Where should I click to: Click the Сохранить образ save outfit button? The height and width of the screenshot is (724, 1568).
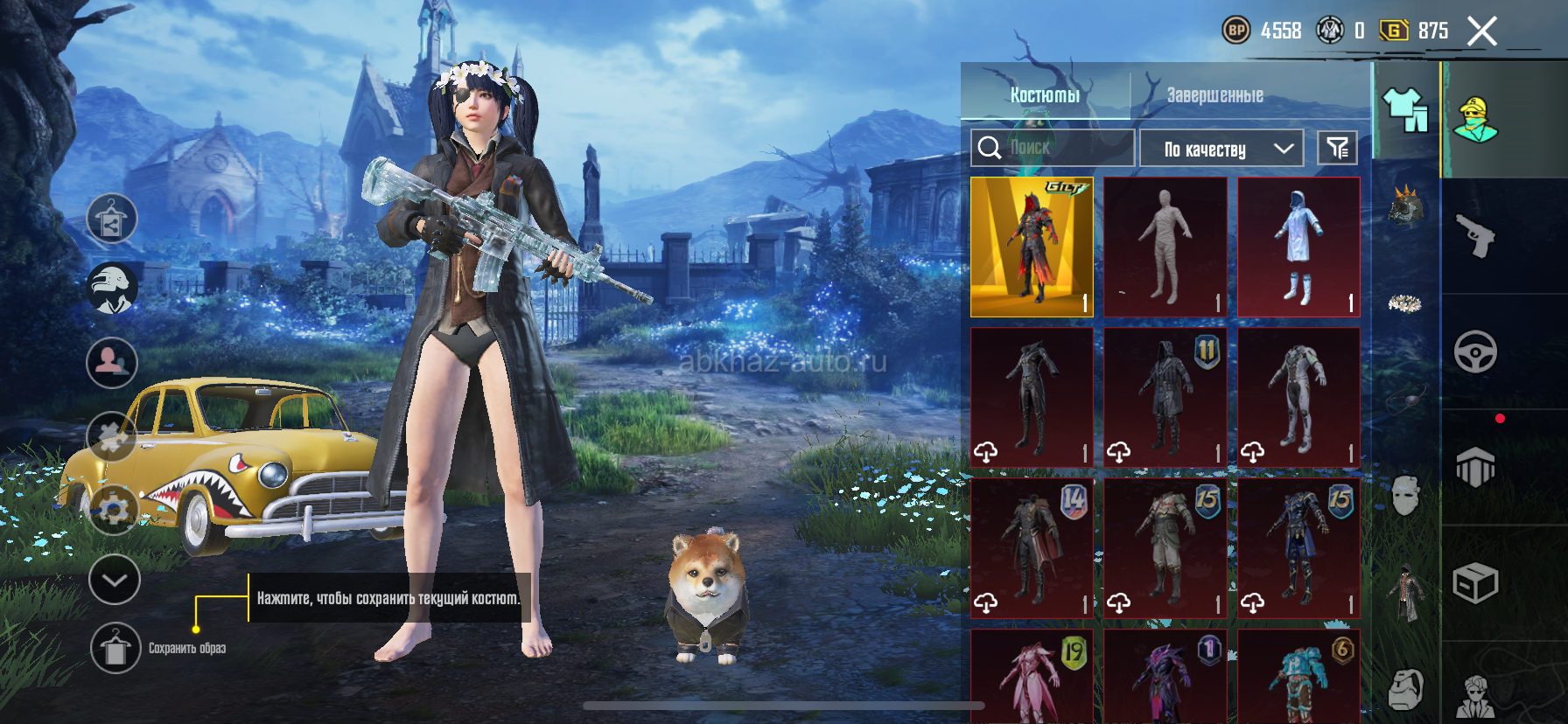(x=115, y=649)
